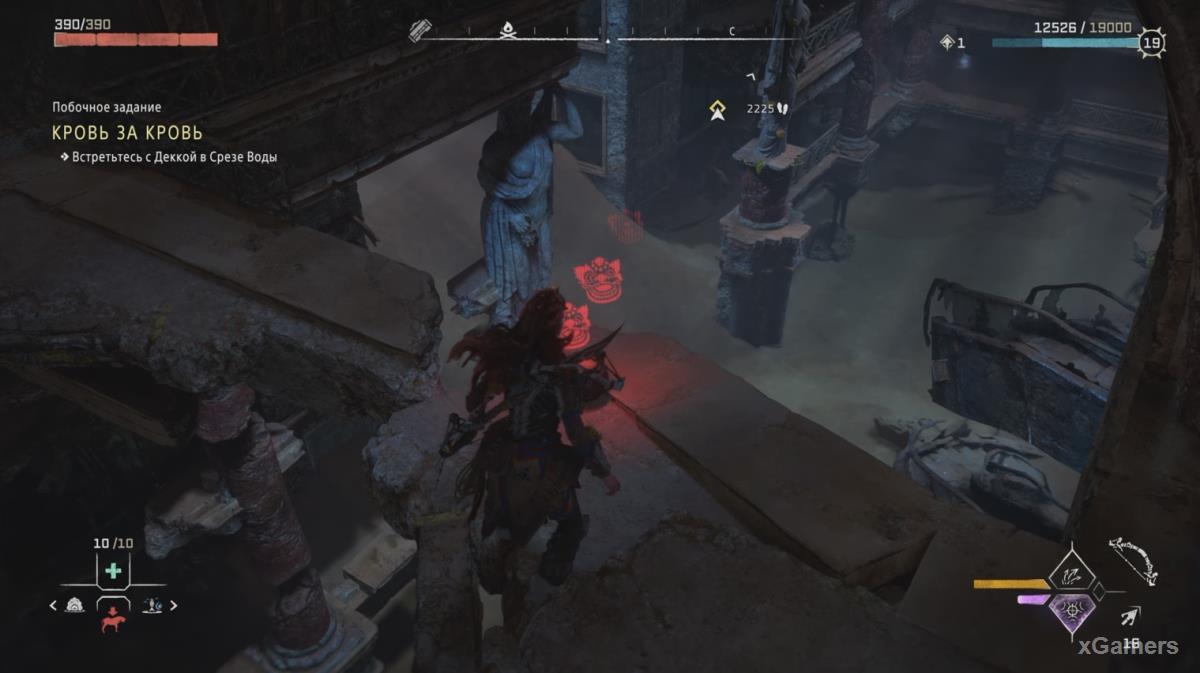Open the Кровь за кровь quest tracker
This screenshot has height=673, width=1200.
127,133
